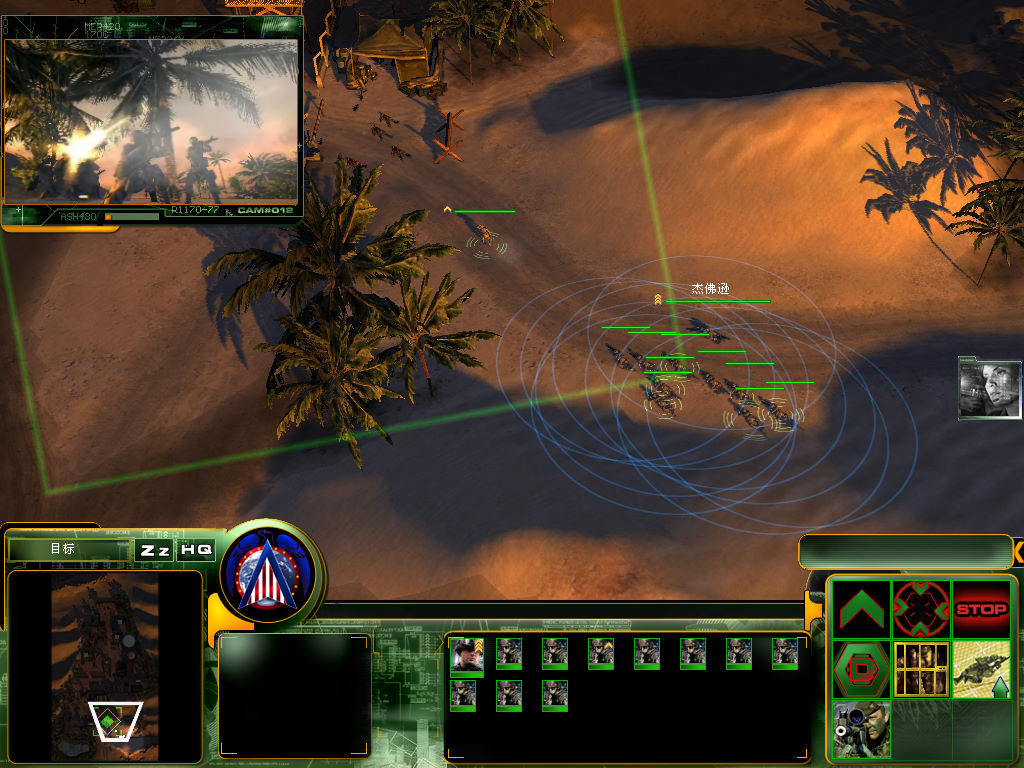
Task: Jump to headquarters with HQ button
Action: point(196,550)
